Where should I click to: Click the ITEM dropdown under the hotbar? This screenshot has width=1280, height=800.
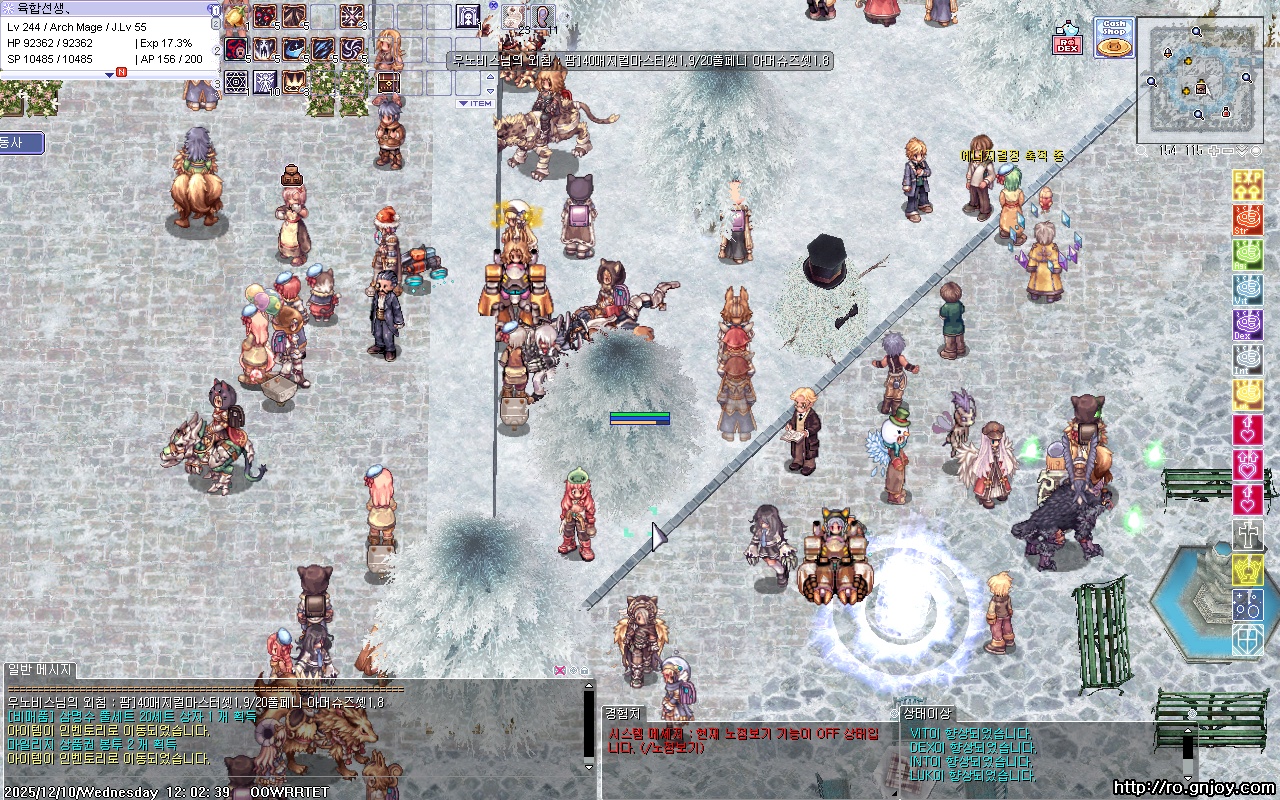click(x=475, y=103)
